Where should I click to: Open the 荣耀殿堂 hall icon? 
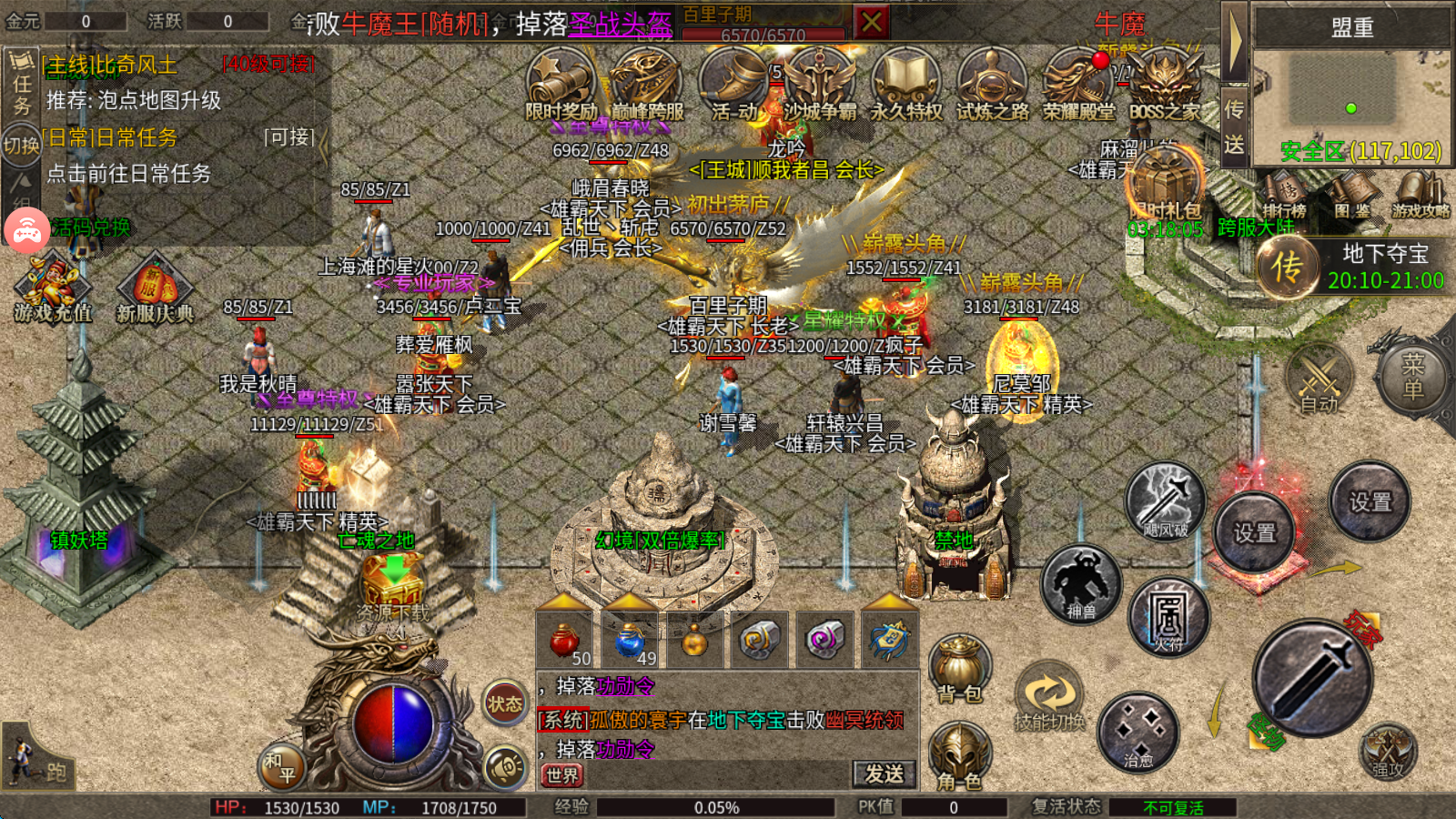(1078, 84)
